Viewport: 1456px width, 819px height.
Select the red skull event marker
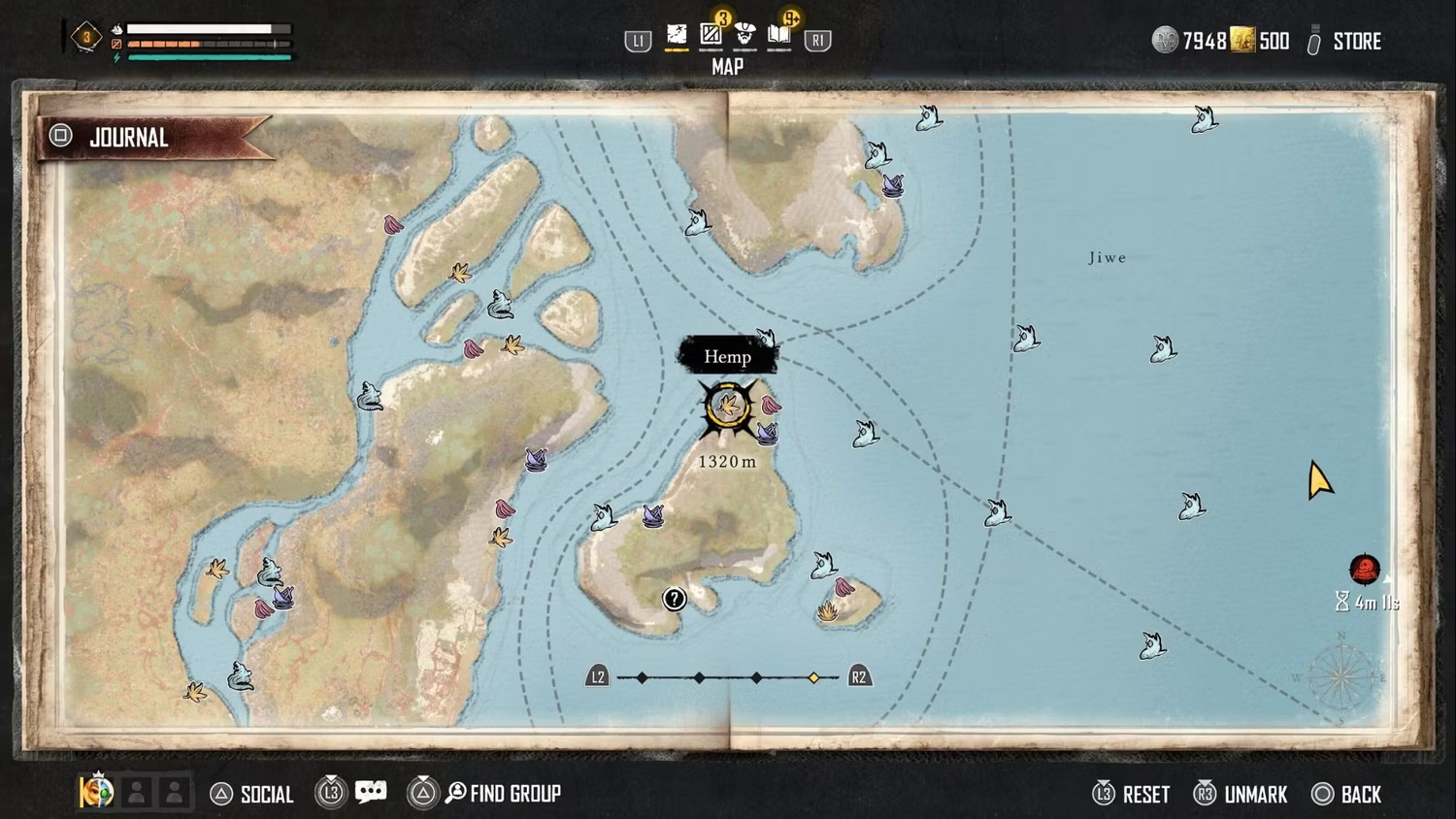1365,570
